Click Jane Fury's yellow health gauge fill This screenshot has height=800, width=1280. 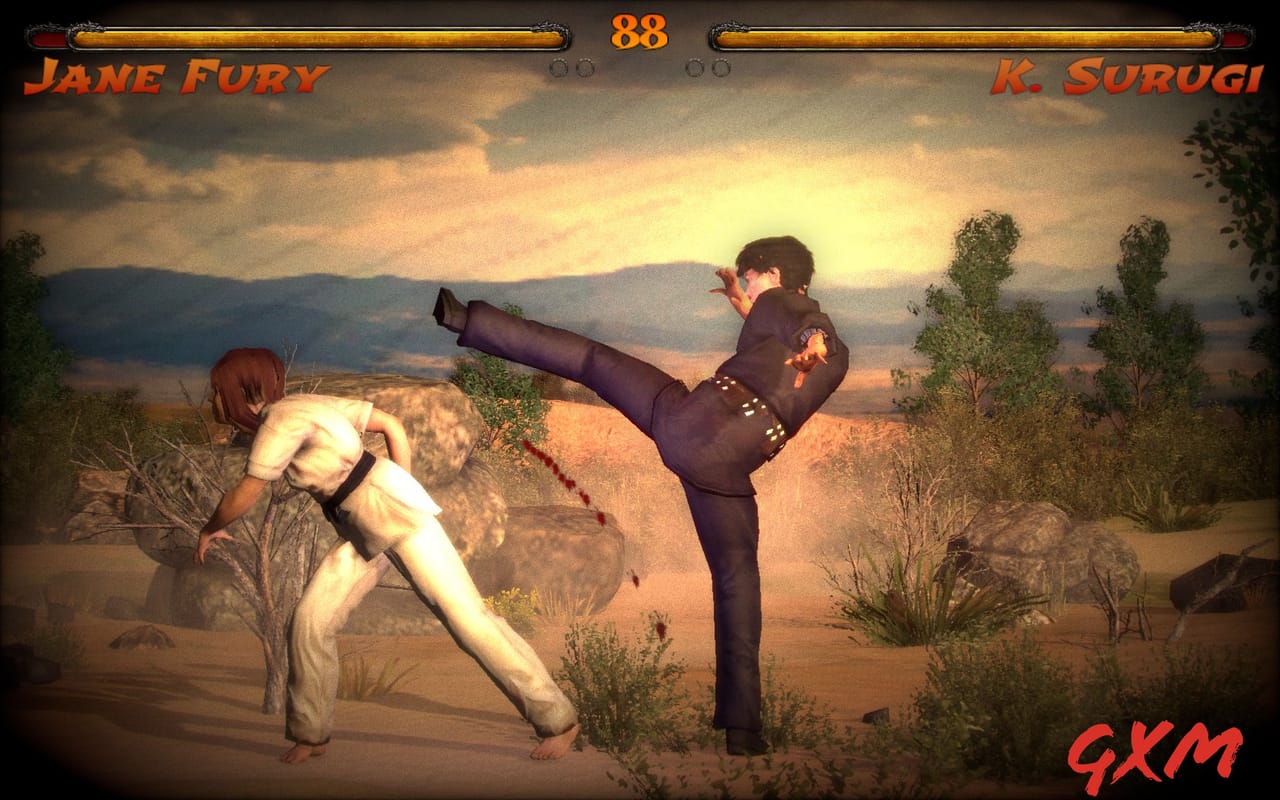coord(310,40)
